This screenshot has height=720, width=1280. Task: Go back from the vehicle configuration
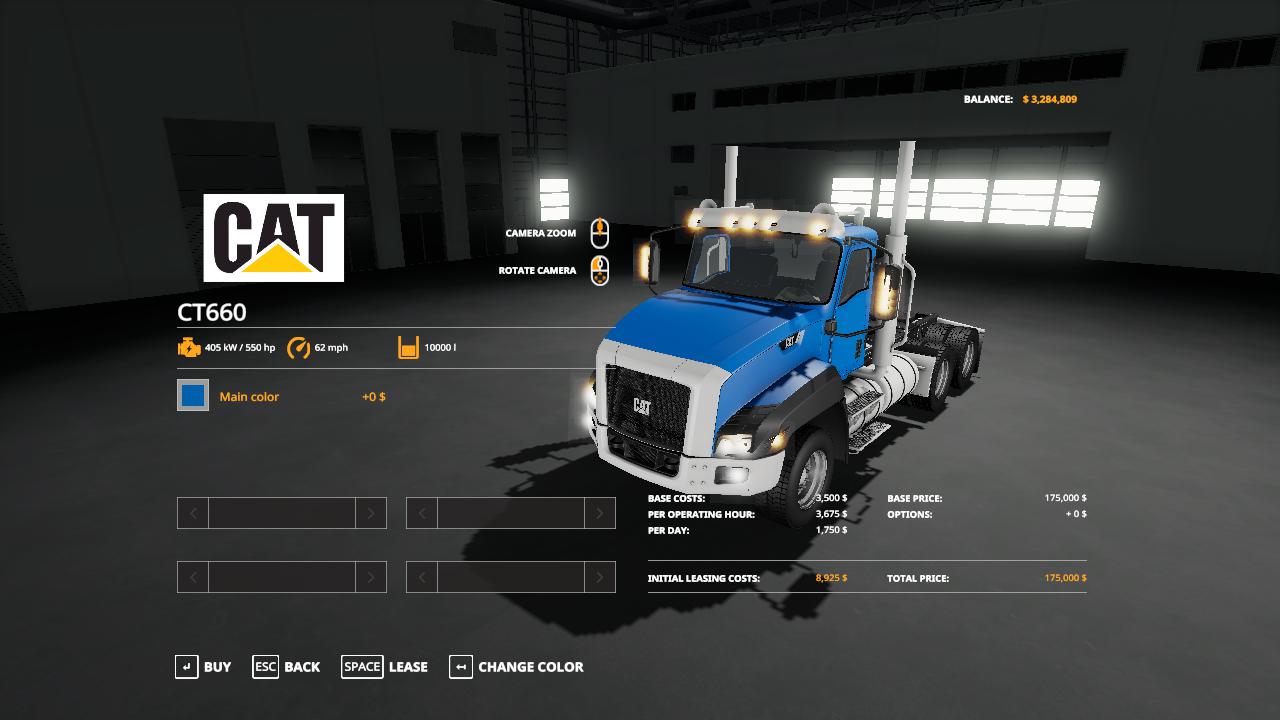click(287, 667)
